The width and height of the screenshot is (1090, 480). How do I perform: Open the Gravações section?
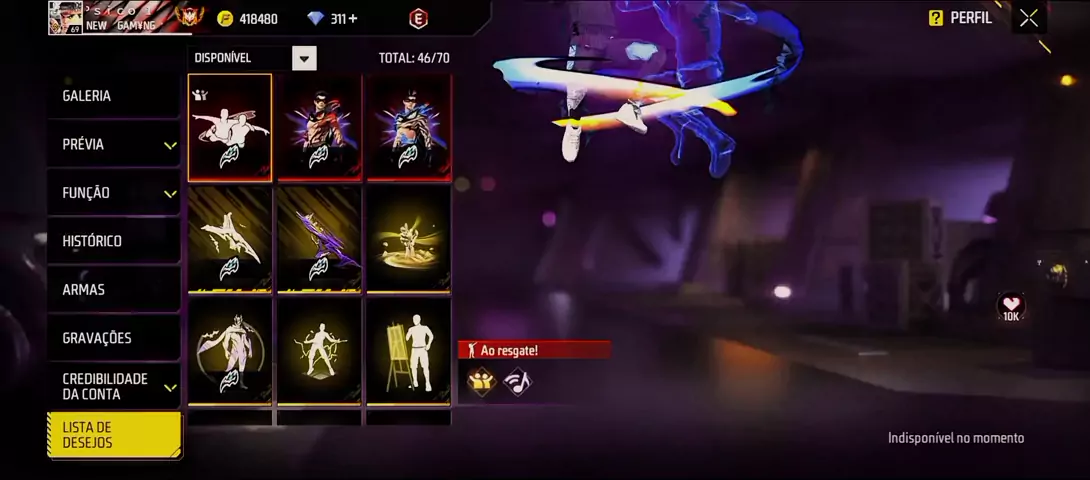pyautogui.click(x=113, y=338)
